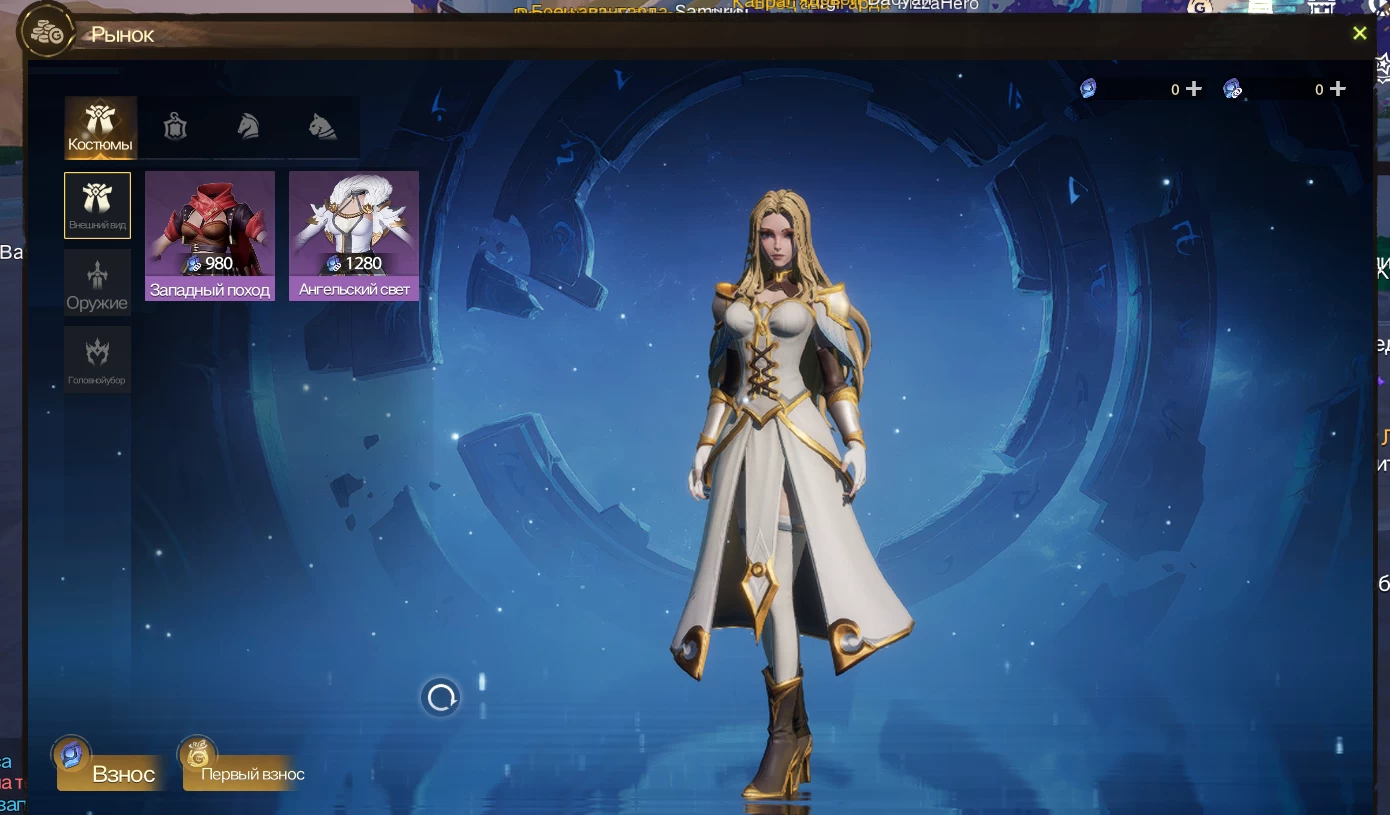Select the Западный поход costume

click(210, 235)
